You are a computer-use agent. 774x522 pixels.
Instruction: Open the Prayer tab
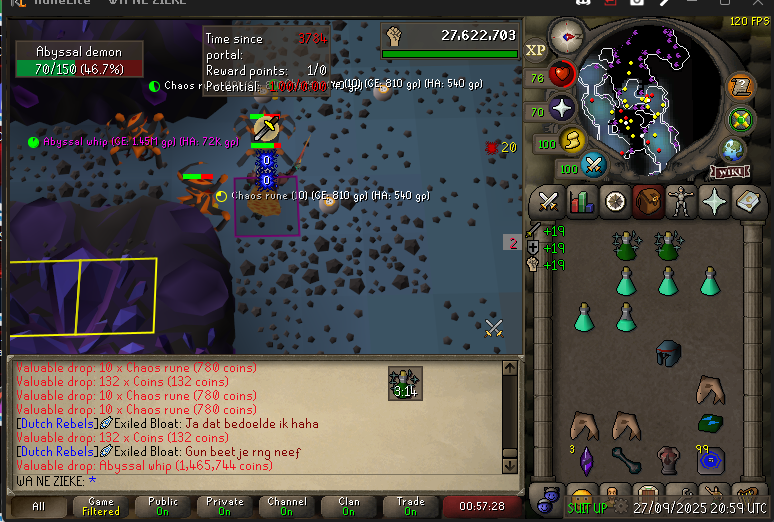[x=715, y=202]
